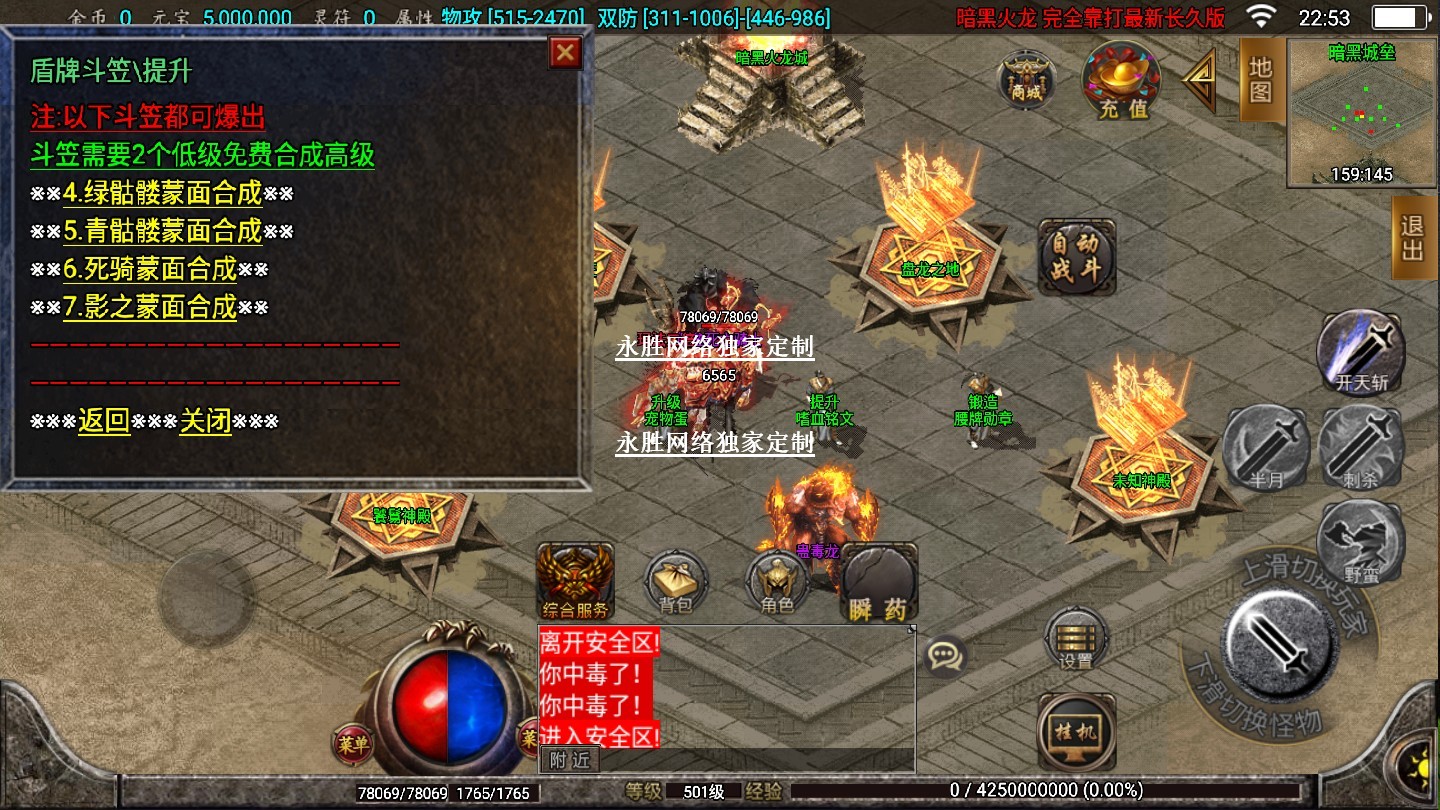Viewport: 1440px width, 810px height.
Task: Select 绿骷髅蒙面合成 option
Action: pyautogui.click(x=162, y=193)
